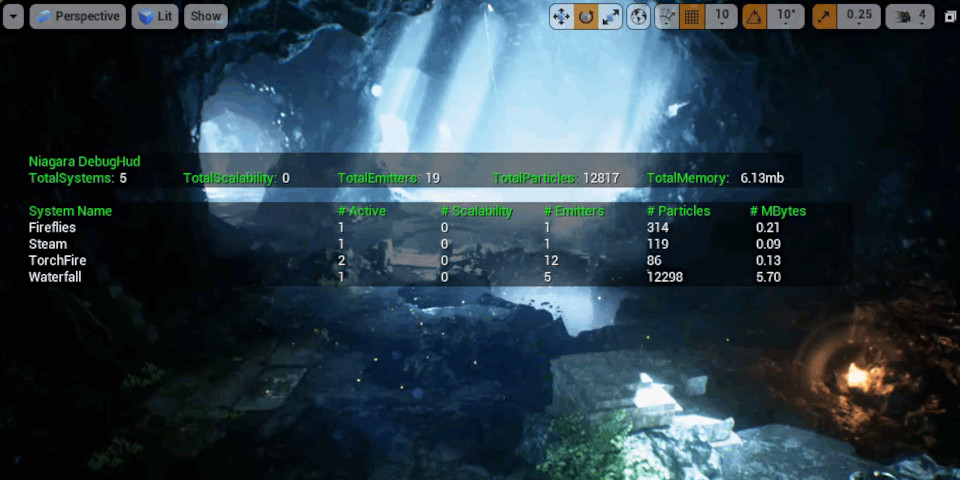Open rotation snap 10° dropdown

(786, 16)
